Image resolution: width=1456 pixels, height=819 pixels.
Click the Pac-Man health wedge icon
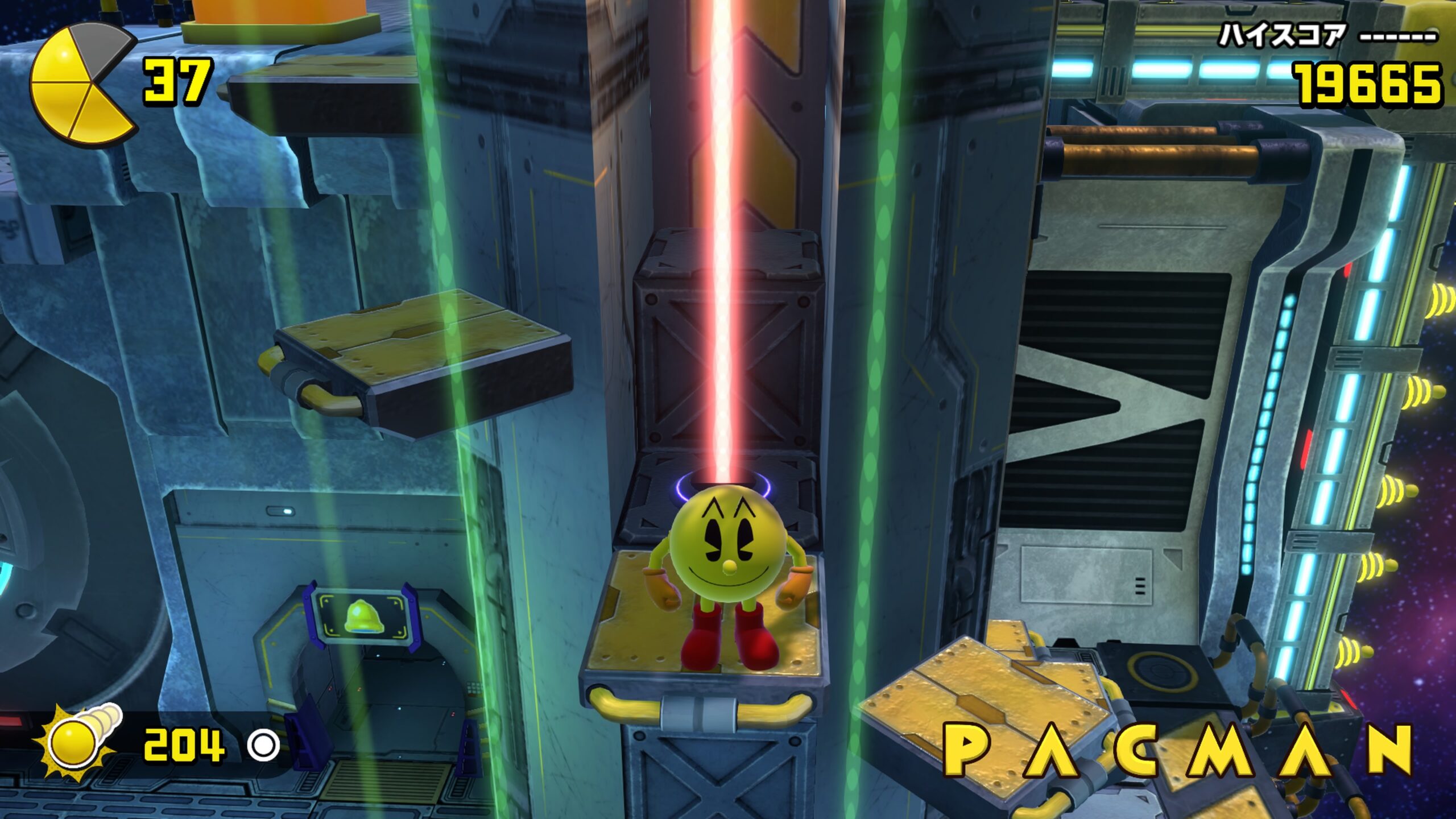point(82,83)
